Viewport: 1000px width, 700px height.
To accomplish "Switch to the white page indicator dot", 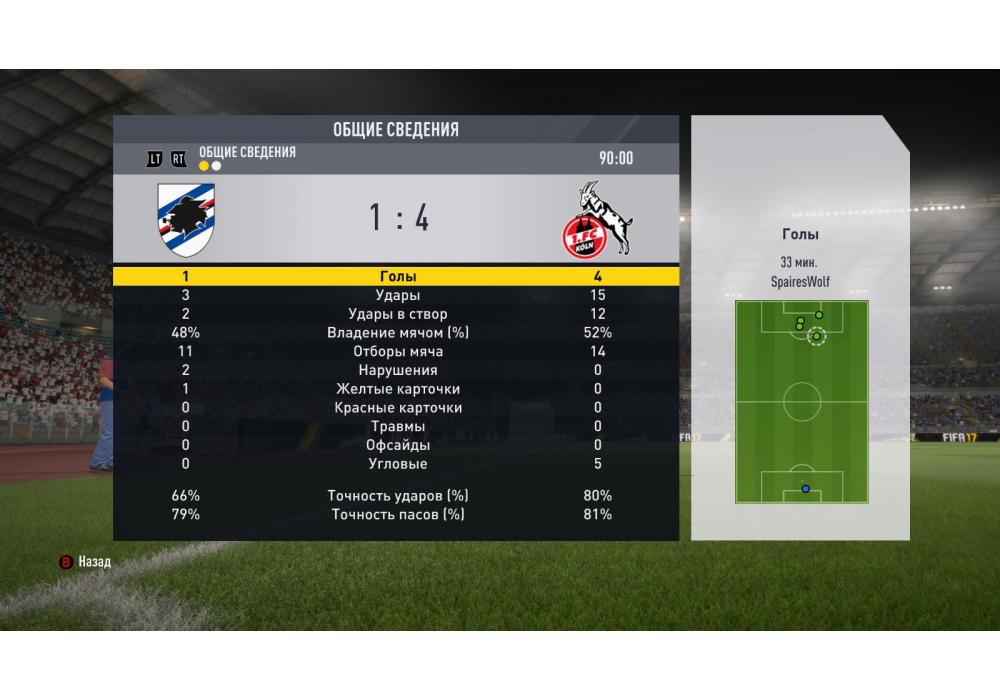I will (216, 166).
